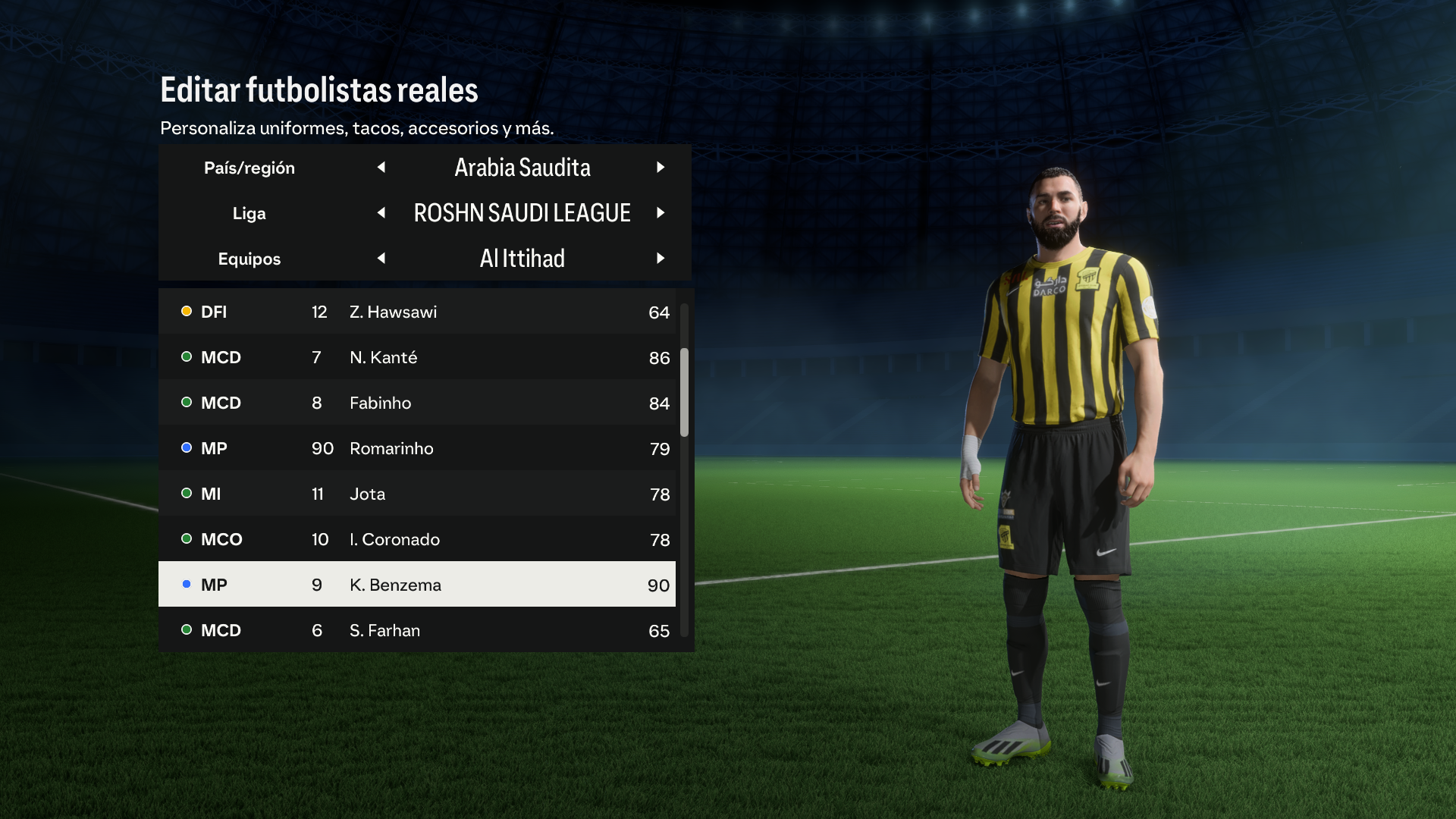
Task: Open K. Benzema for editing
Action: tap(417, 585)
